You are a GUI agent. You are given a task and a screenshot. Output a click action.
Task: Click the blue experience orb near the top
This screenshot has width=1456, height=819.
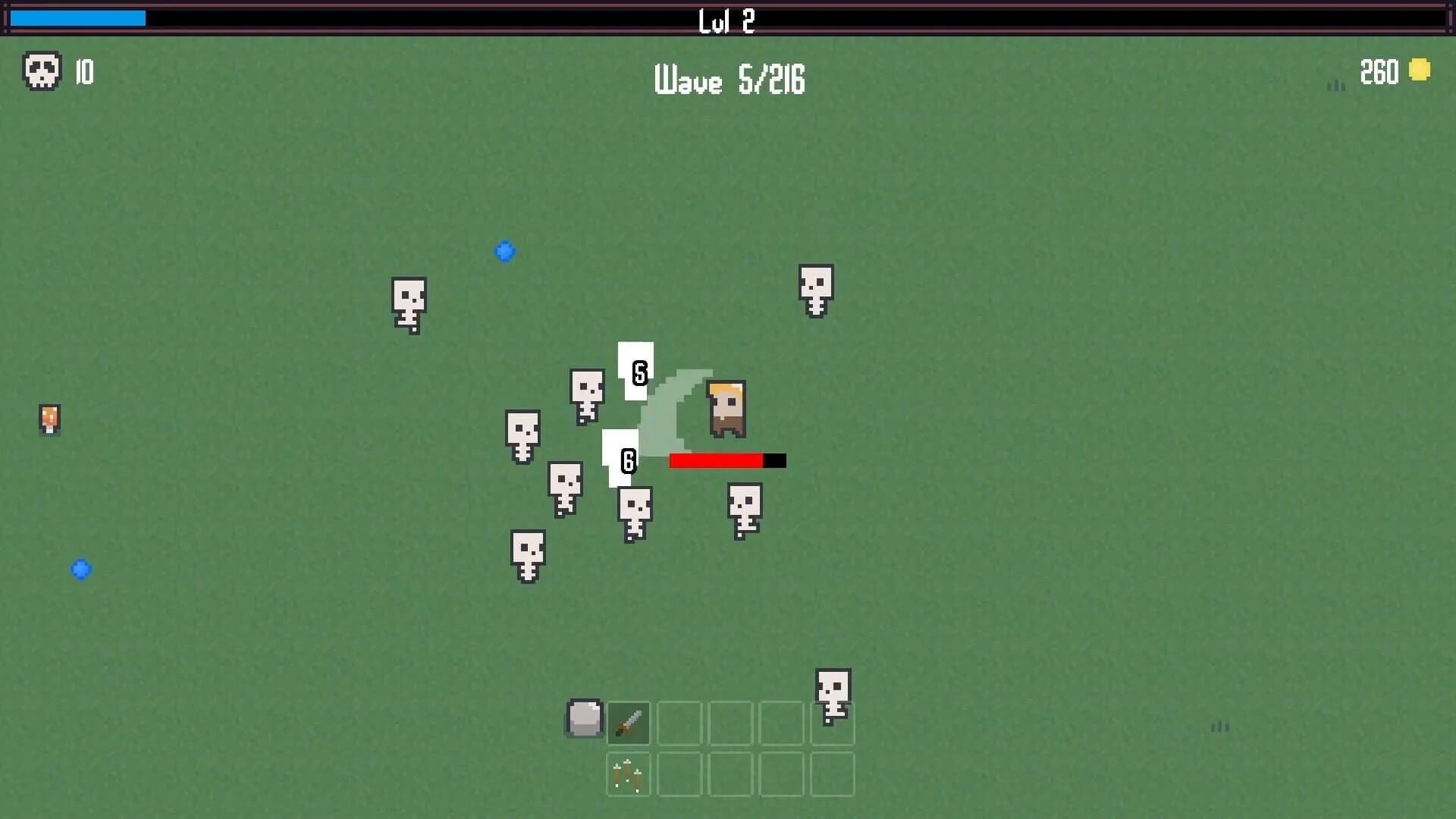click(x=505, y=251)
